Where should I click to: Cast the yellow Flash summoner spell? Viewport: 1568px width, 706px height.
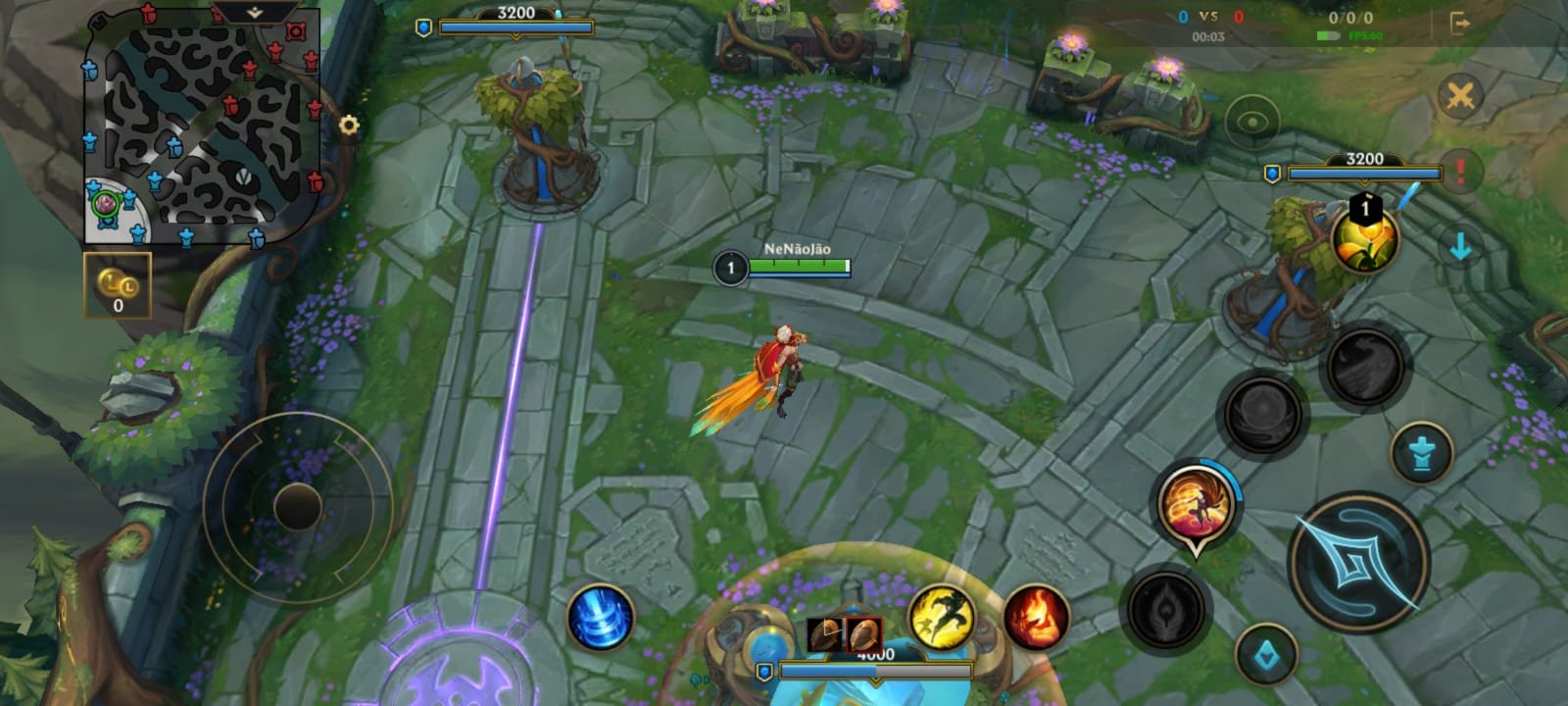click(941, 616)
